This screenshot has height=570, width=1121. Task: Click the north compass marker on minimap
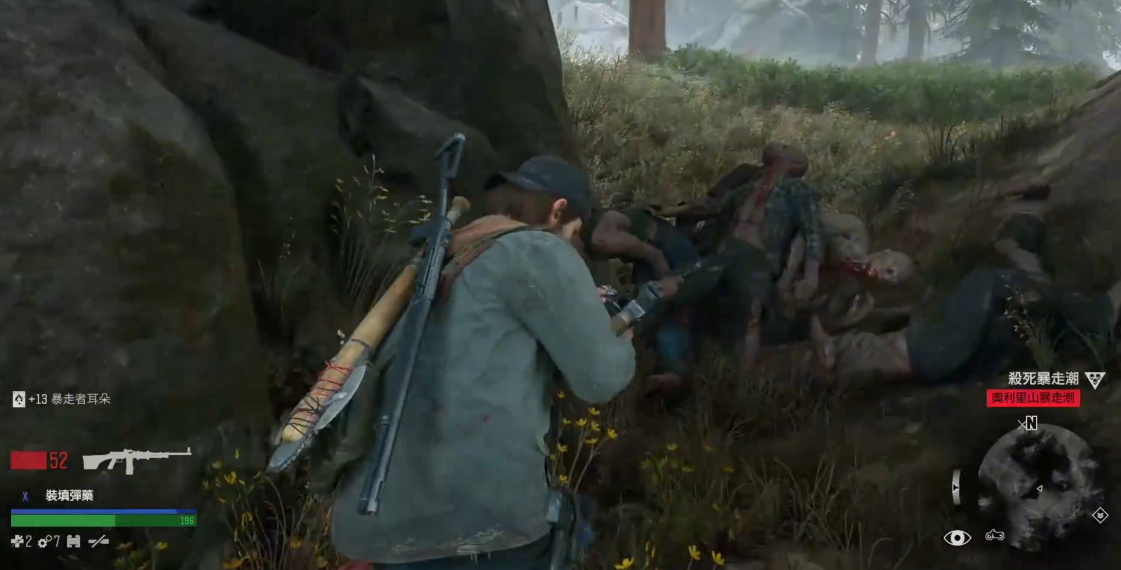(1029, 424)
